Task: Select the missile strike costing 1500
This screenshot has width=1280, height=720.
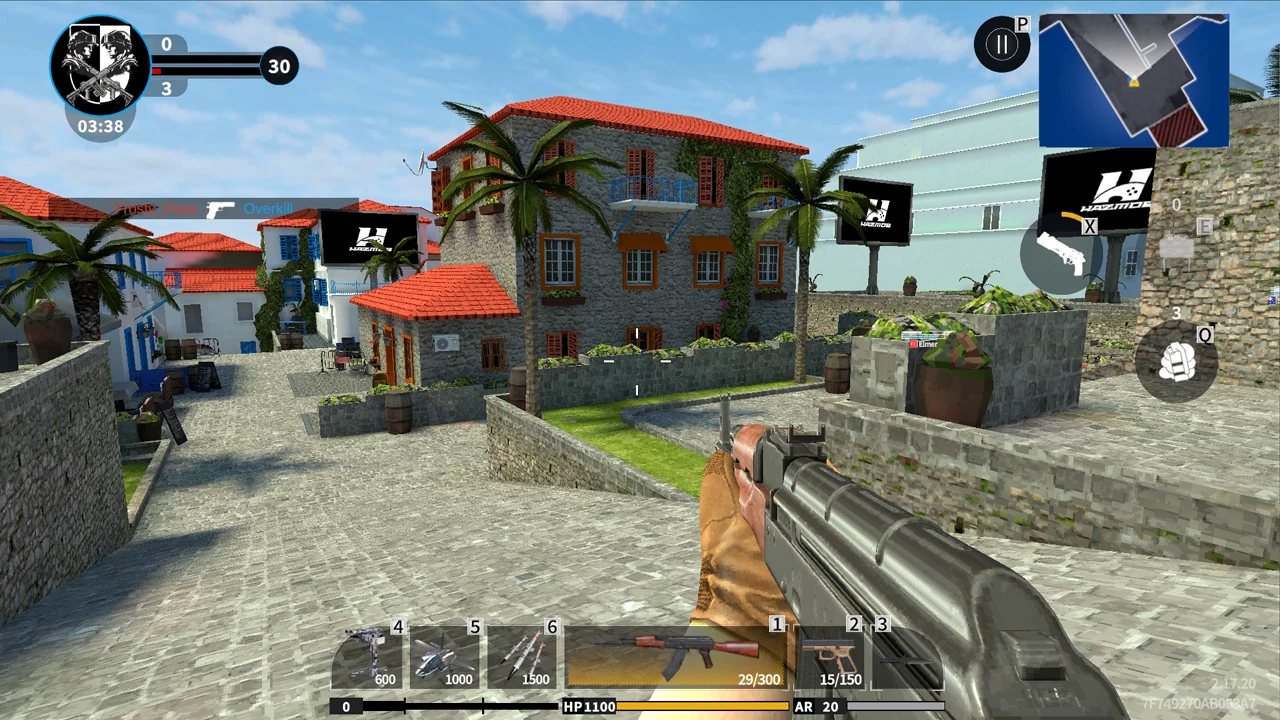Action: pyautogui.click(x=521, y=655)
